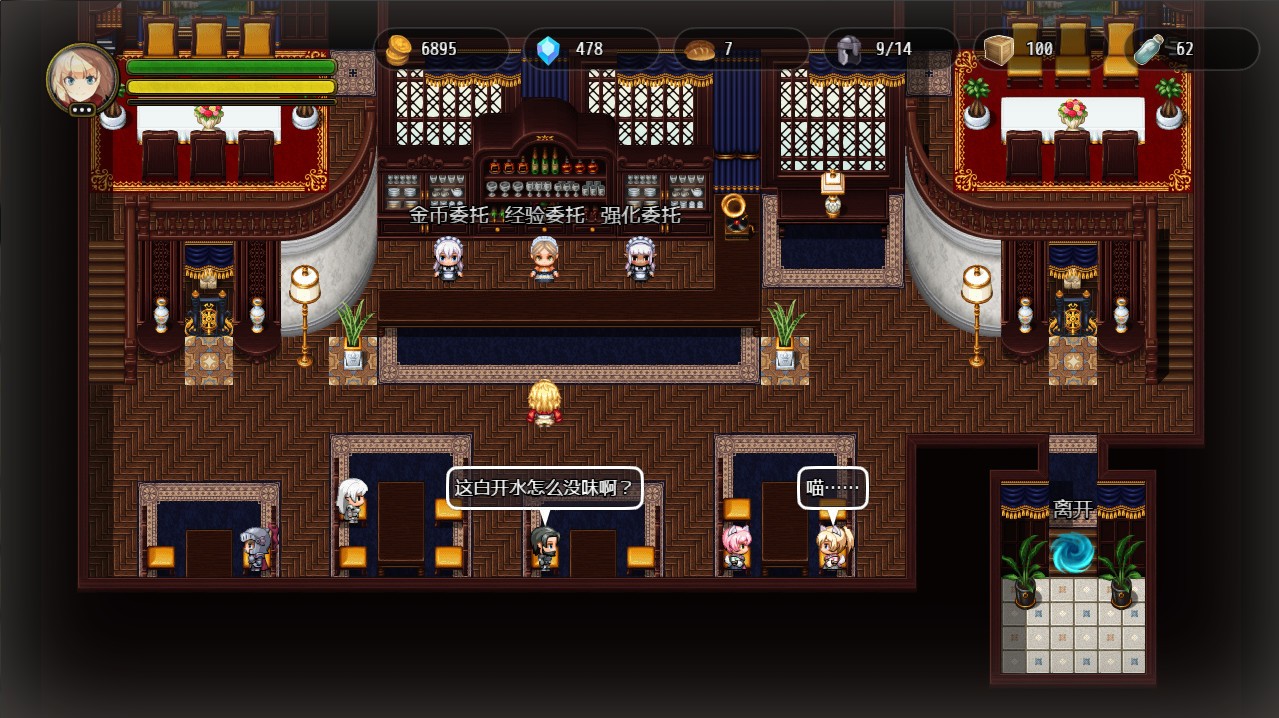
Task: Pick the 强化委托 commission label
Action: click(641, 215)
